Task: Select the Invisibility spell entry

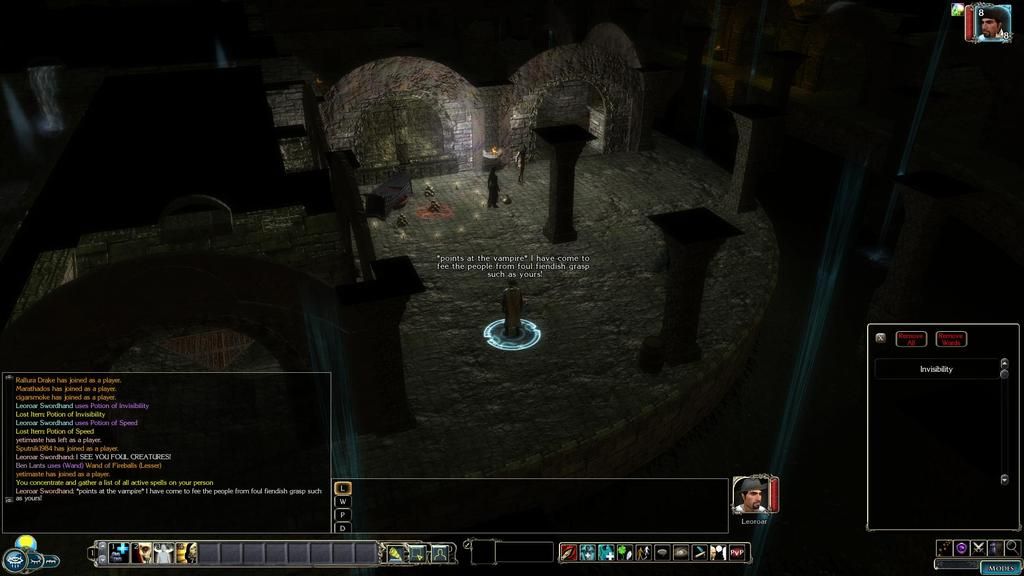Action: coord(936,369)
